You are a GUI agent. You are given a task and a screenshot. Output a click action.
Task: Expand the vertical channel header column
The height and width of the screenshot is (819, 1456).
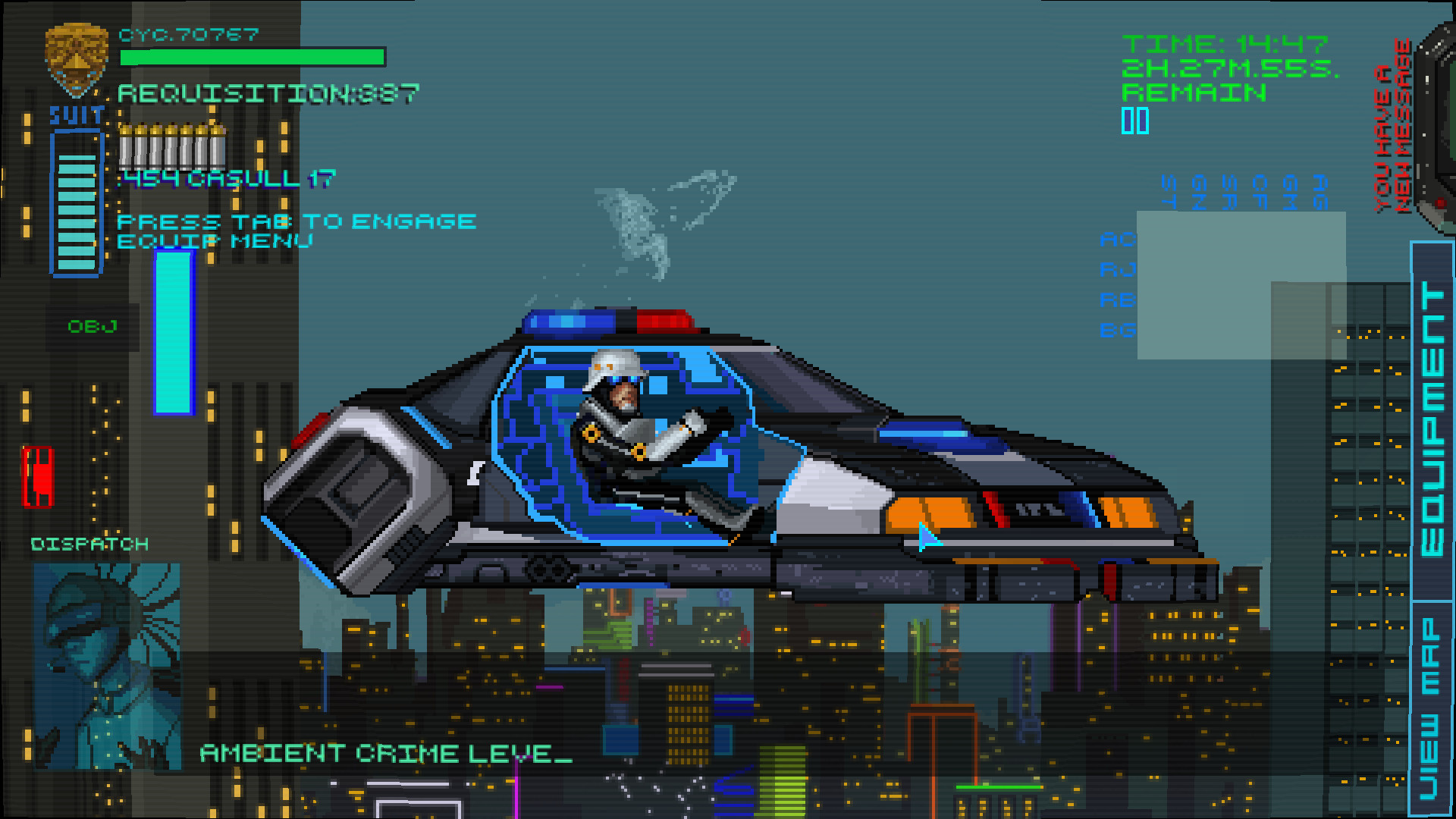1244,190
